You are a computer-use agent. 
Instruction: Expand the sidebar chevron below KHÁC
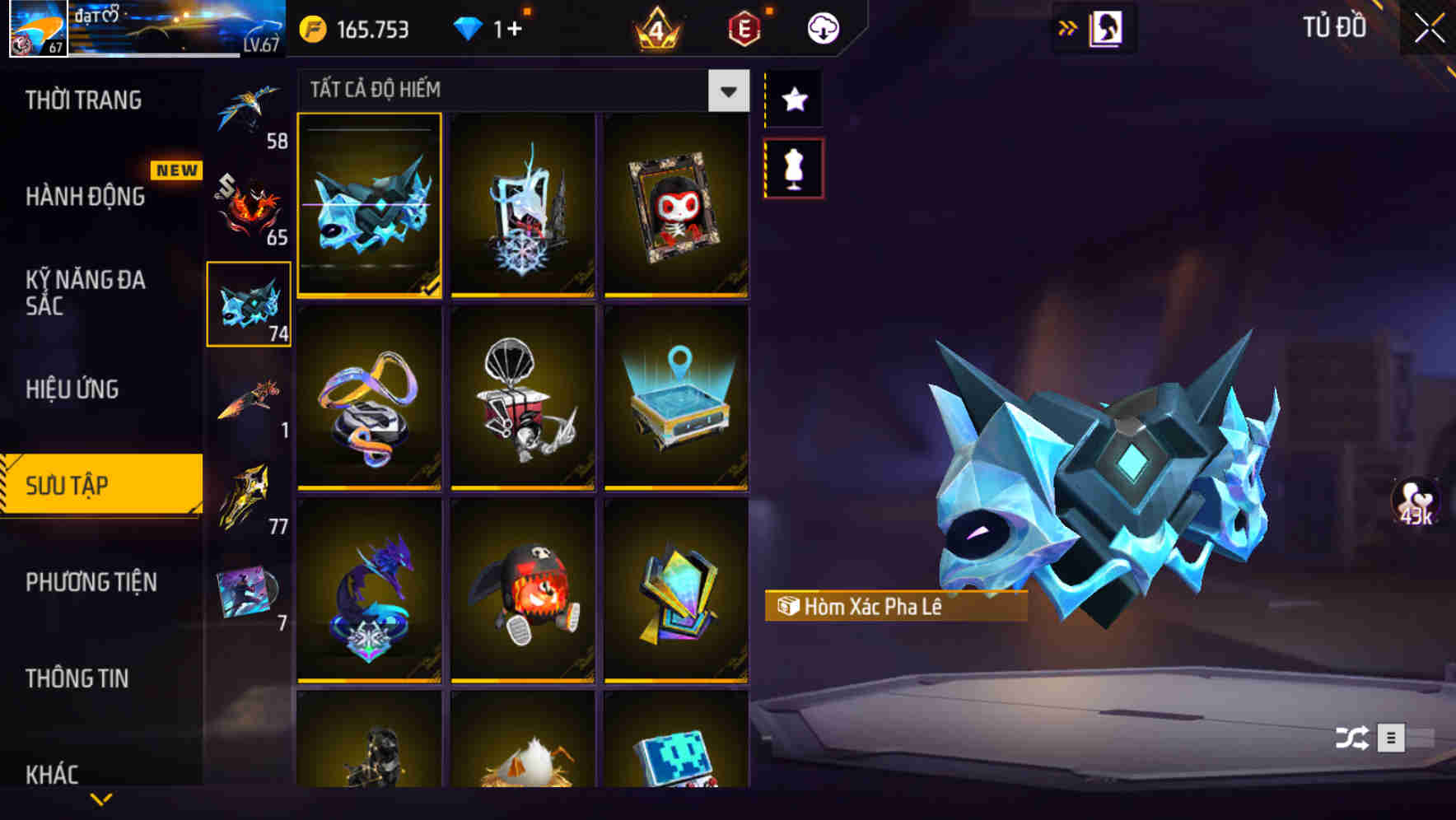(101, 797)
